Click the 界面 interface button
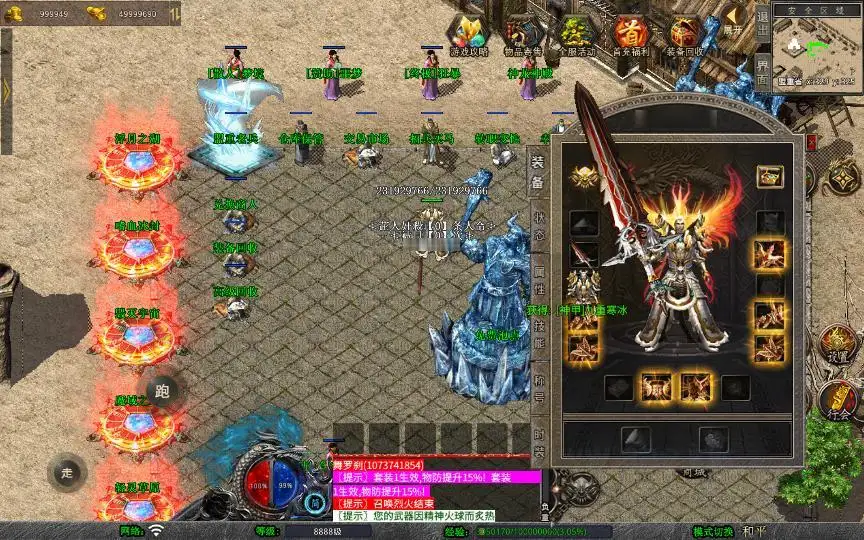864x540 pixels. click(x=762, y=72)
